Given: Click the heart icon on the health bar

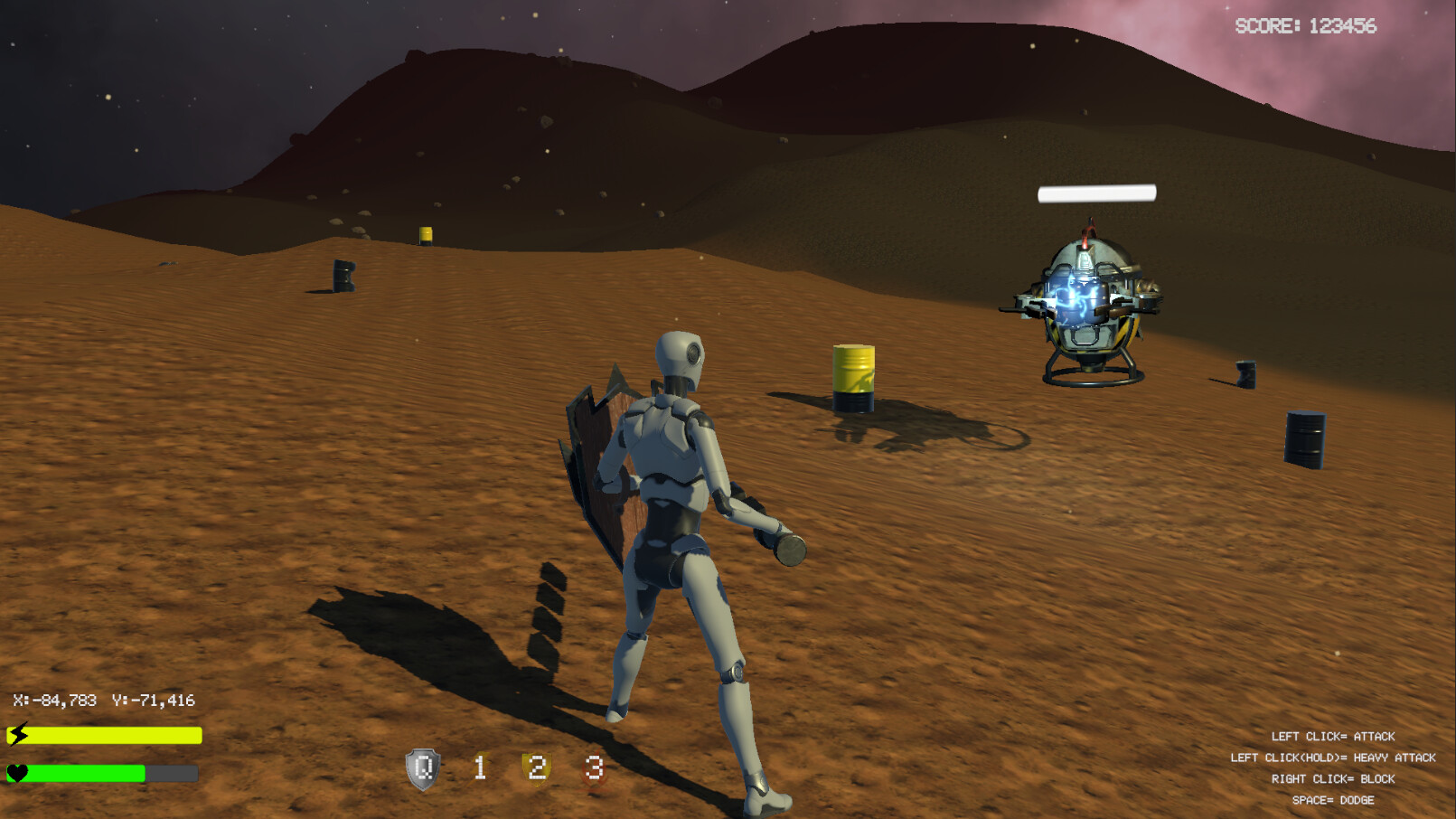Looking at the screenshot, I should 16,775.
